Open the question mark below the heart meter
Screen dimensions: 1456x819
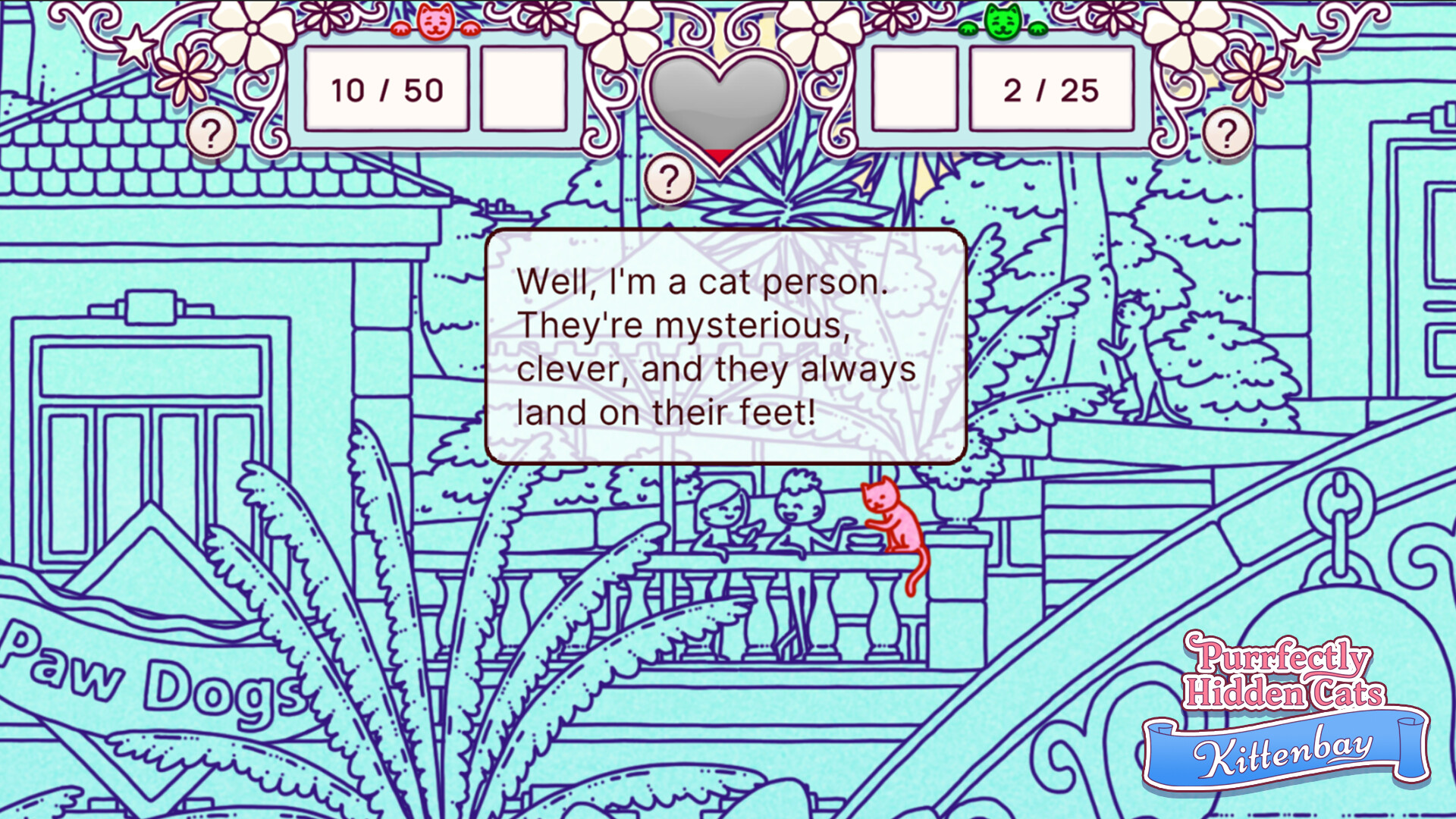coord(668,180)
